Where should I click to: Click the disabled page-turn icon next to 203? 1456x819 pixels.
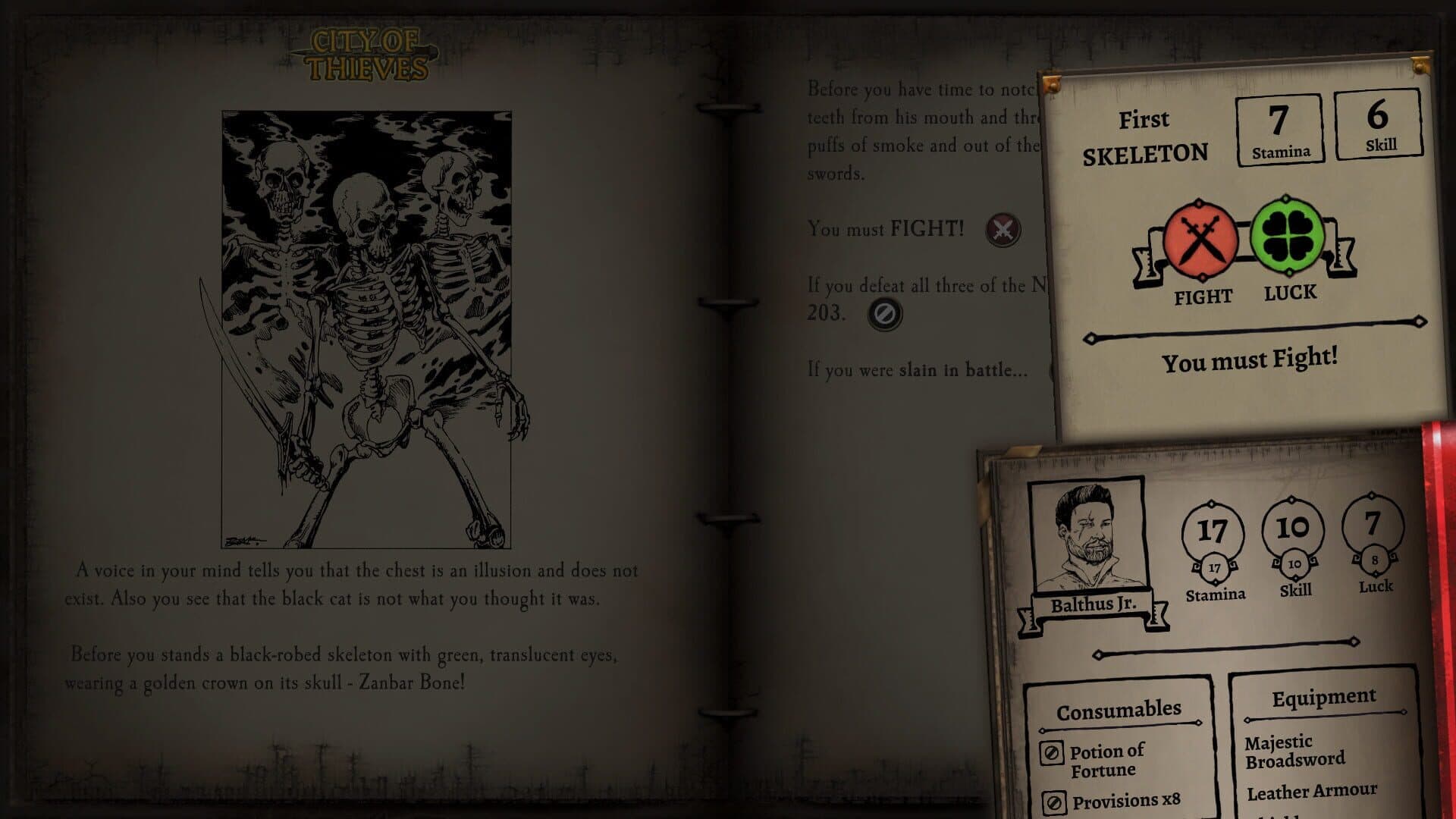click(x=884, y=313)
